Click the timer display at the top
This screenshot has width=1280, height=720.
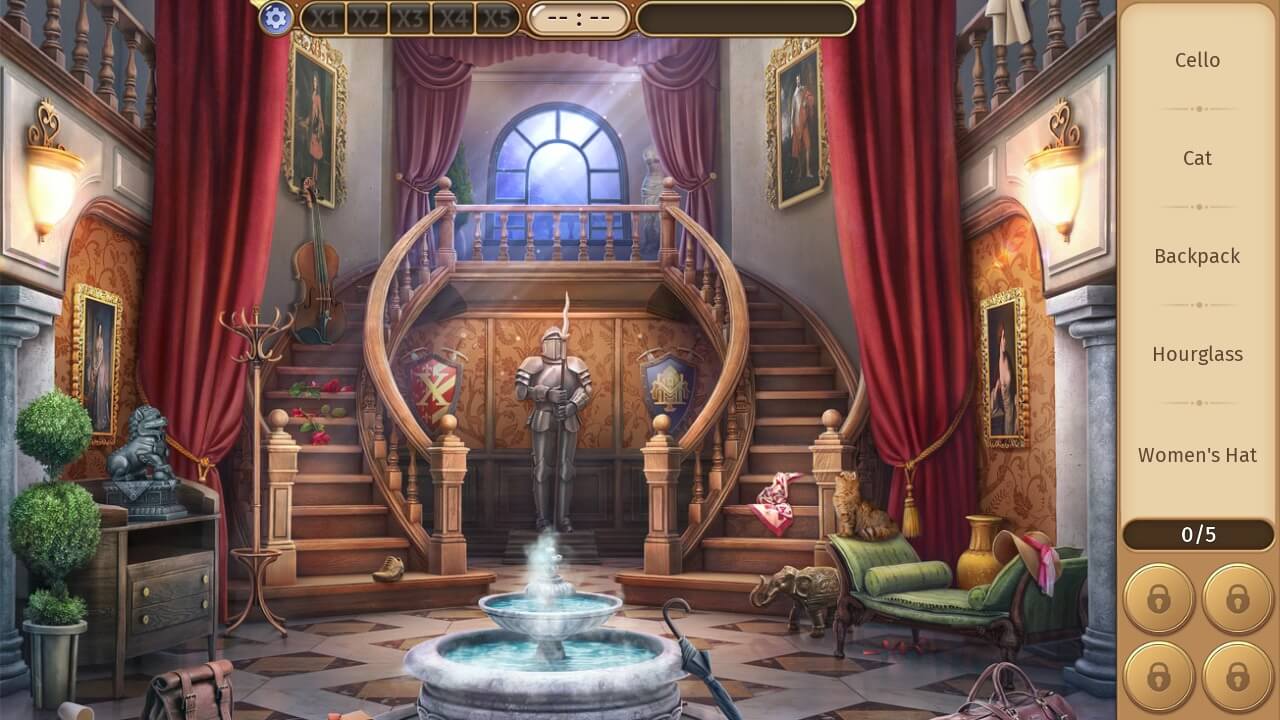coord(579,17)
